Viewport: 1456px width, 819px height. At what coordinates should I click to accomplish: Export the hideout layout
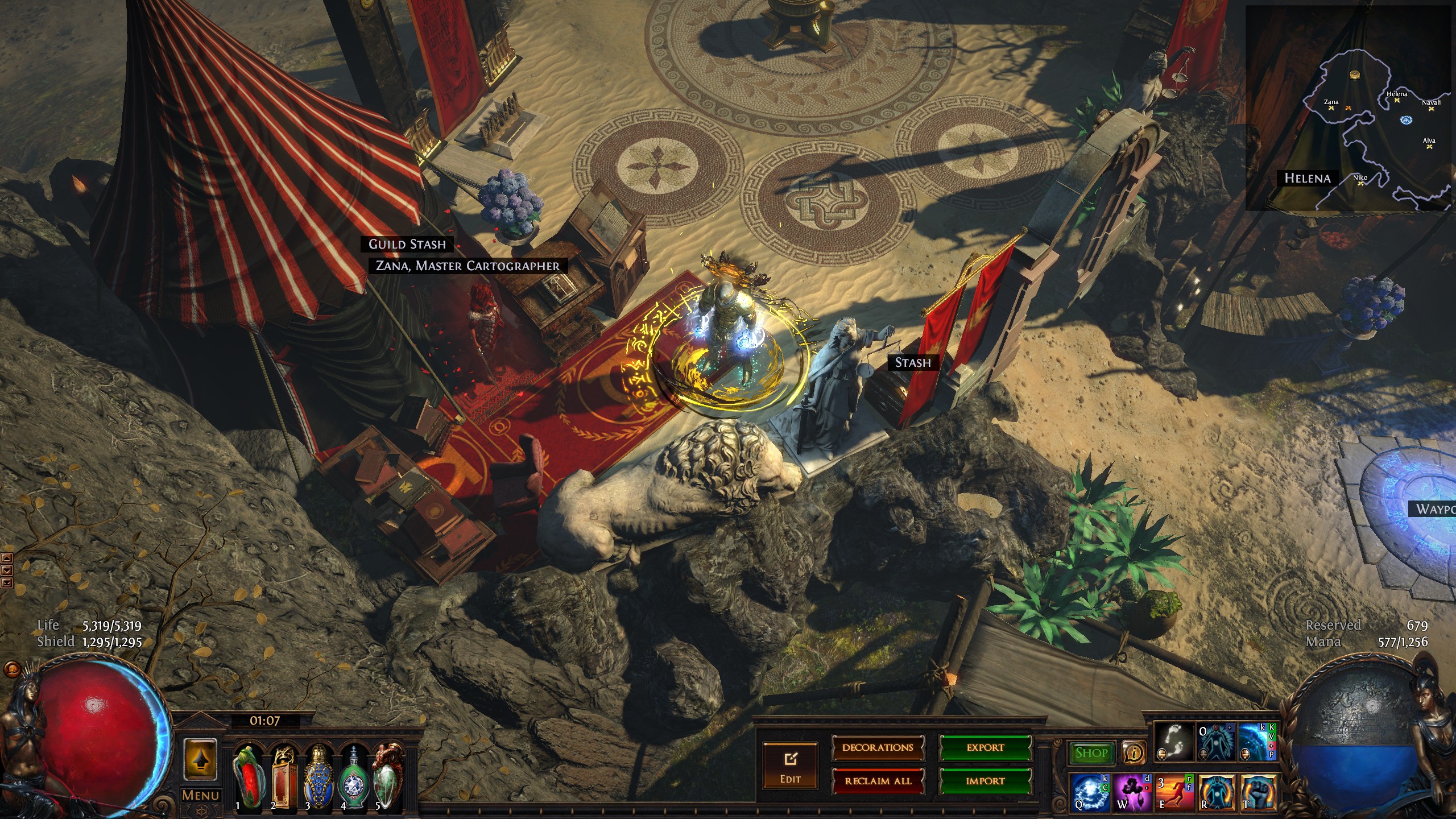pyautogui.click(x=985, y=748)
